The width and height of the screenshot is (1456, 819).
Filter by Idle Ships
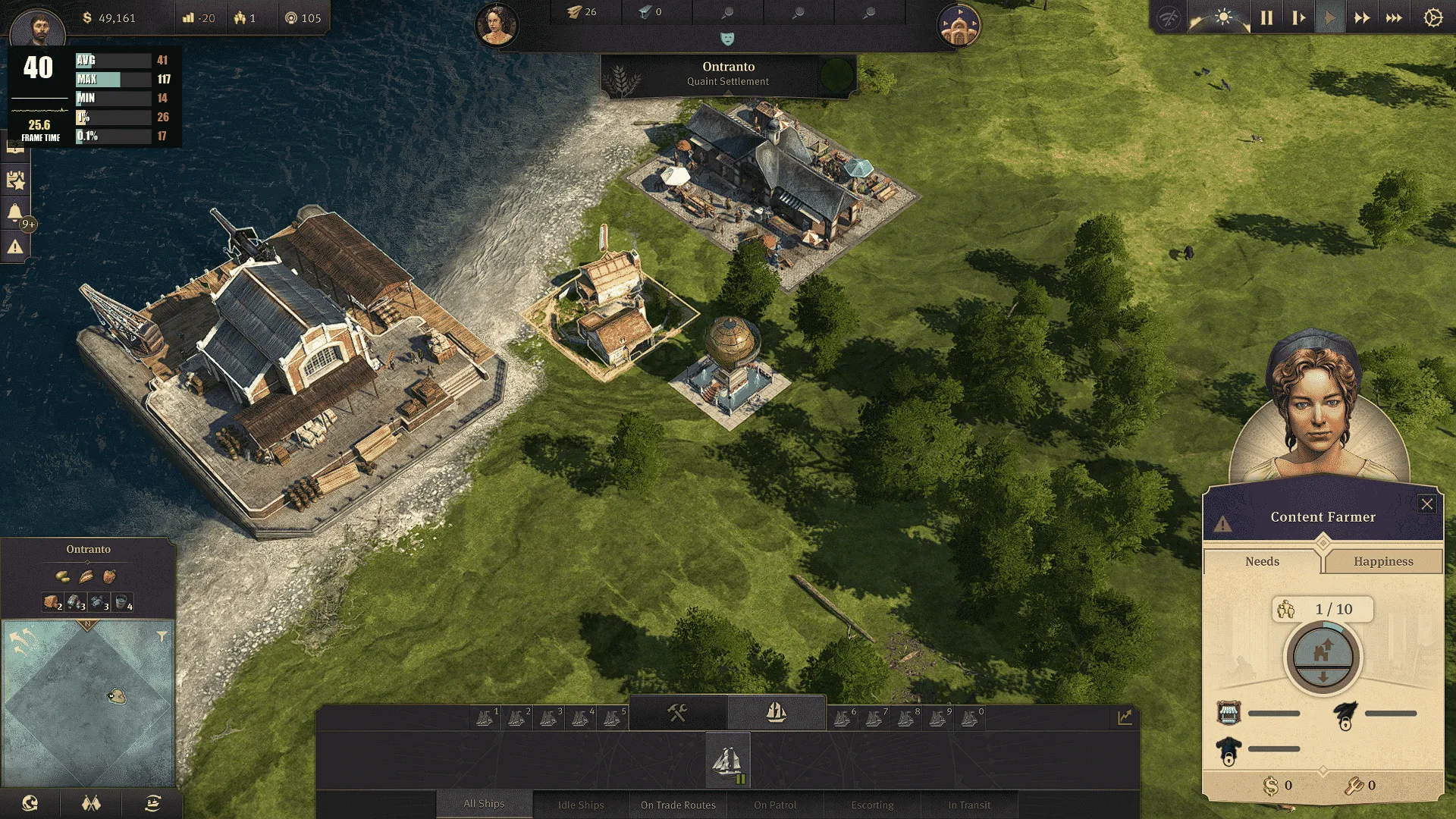tap(581, 805)
